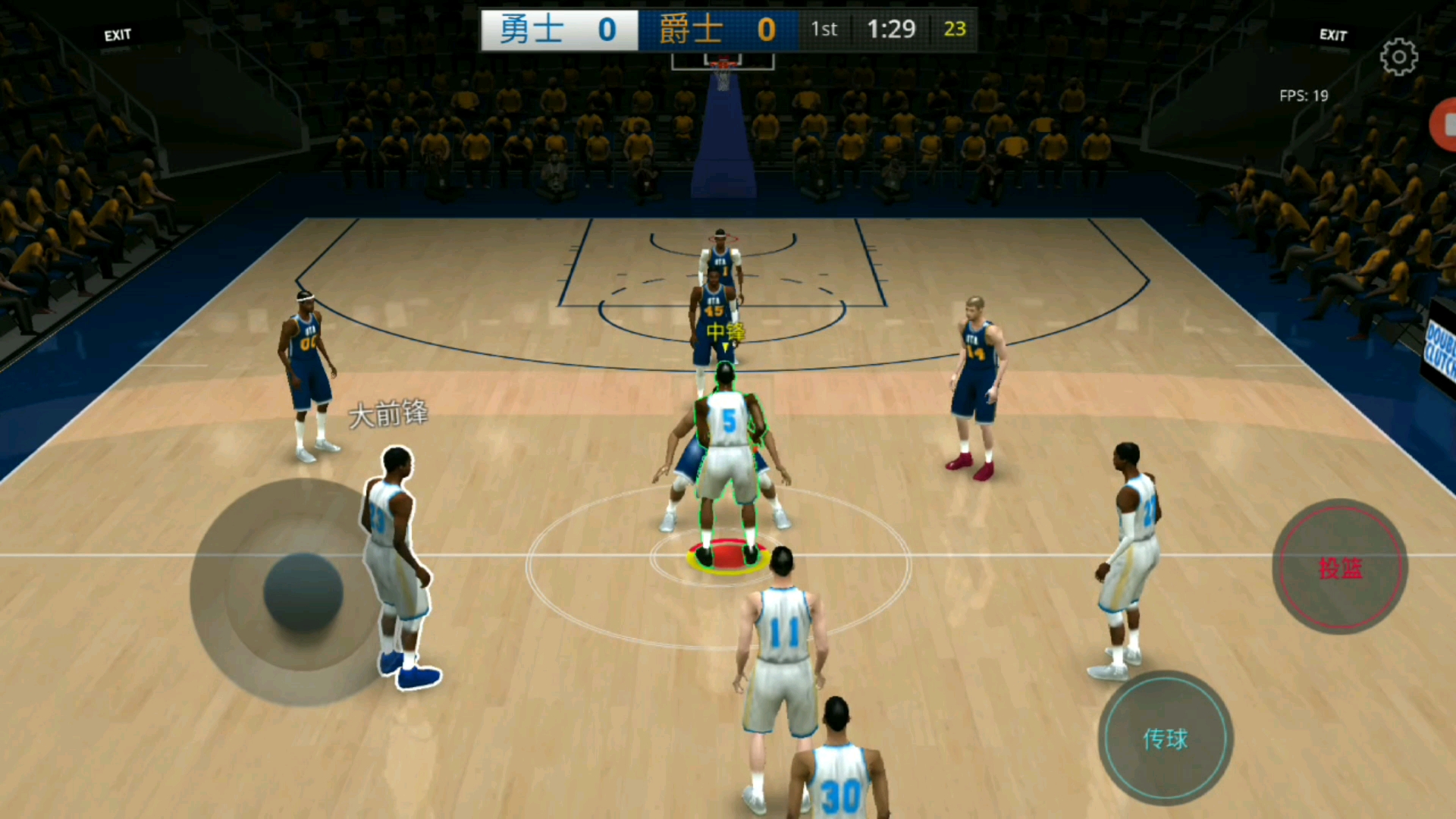Open the settings gear icon
This screenshot has height=819, width=1456.
pyautogui.click(x=1400, y=55)
